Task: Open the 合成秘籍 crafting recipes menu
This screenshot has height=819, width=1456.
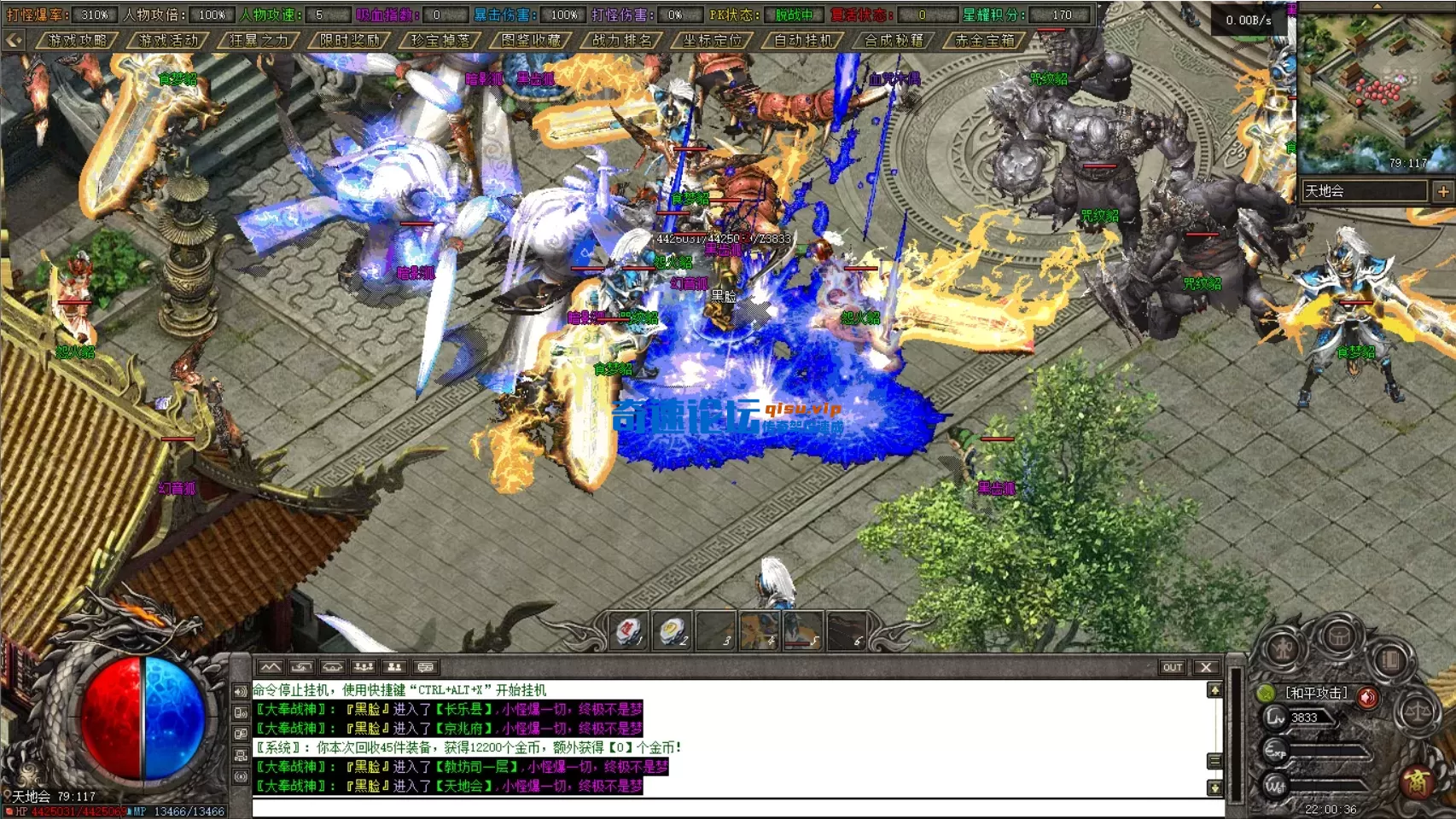Action: click(894, 40)
